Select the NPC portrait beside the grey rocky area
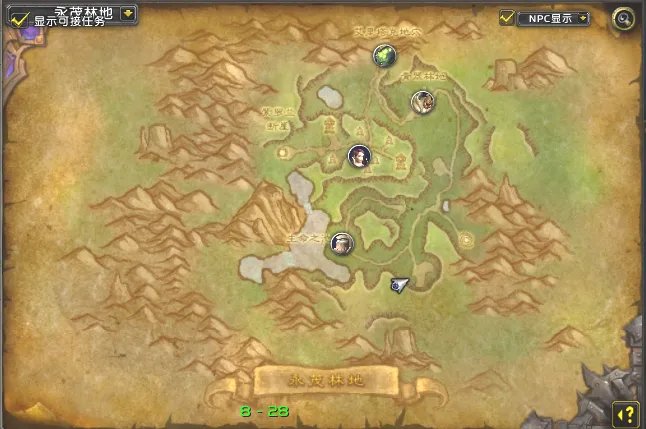The height and width of the screenshot is (429, 646). [342, 243]
